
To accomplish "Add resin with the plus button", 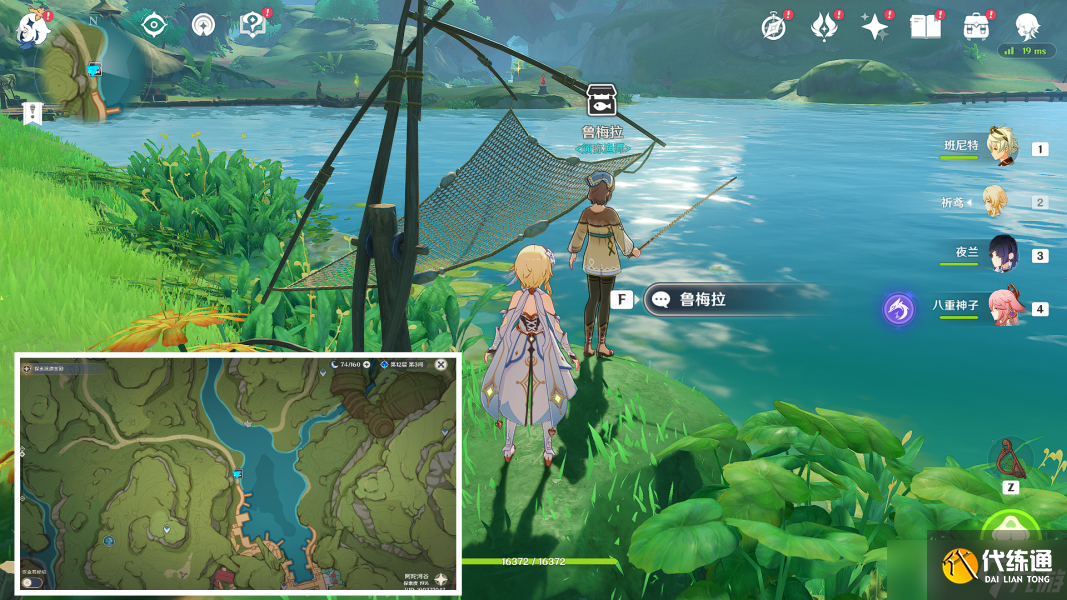I will [x=367, y=365].
